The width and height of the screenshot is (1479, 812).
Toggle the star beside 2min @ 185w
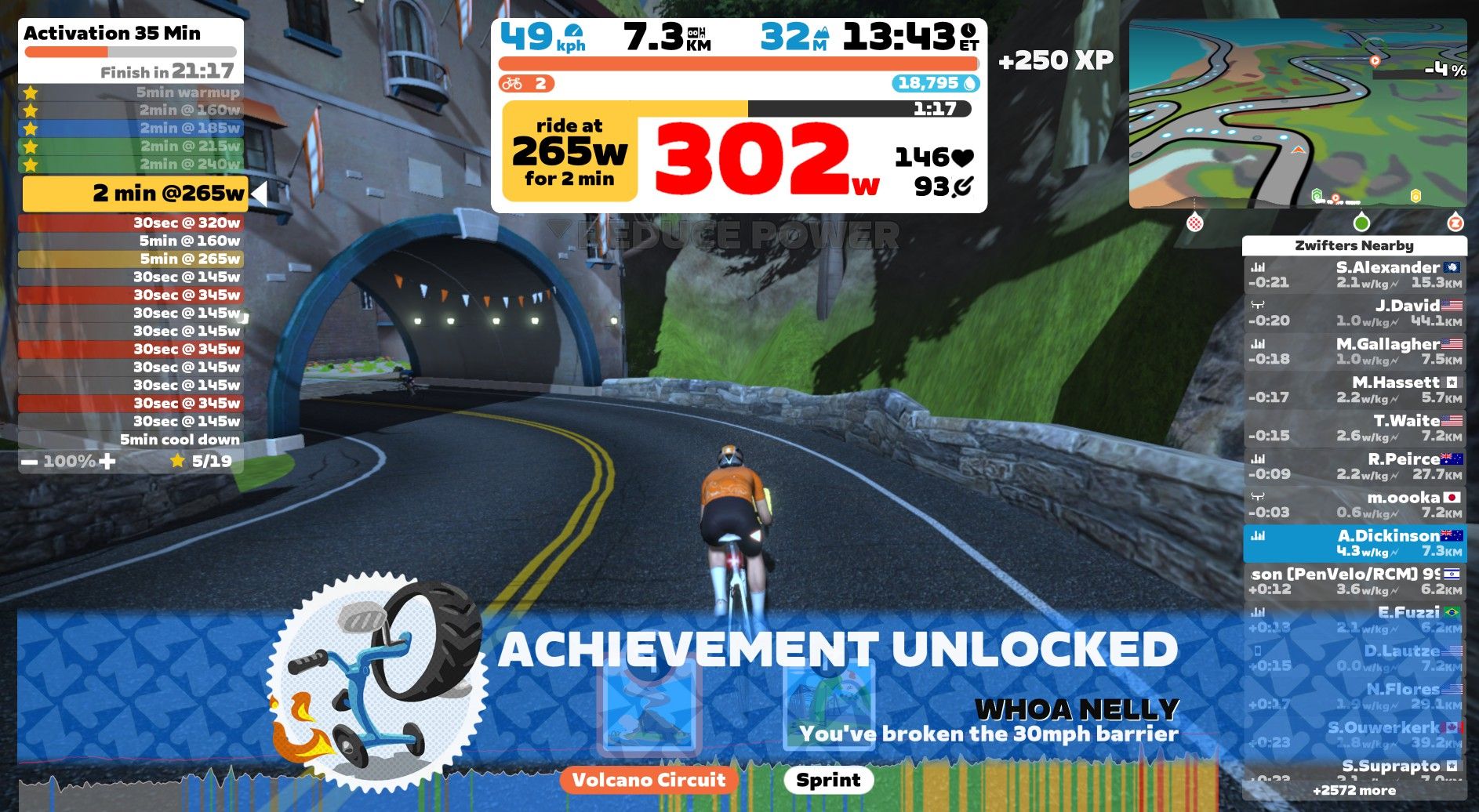[31, 128]
